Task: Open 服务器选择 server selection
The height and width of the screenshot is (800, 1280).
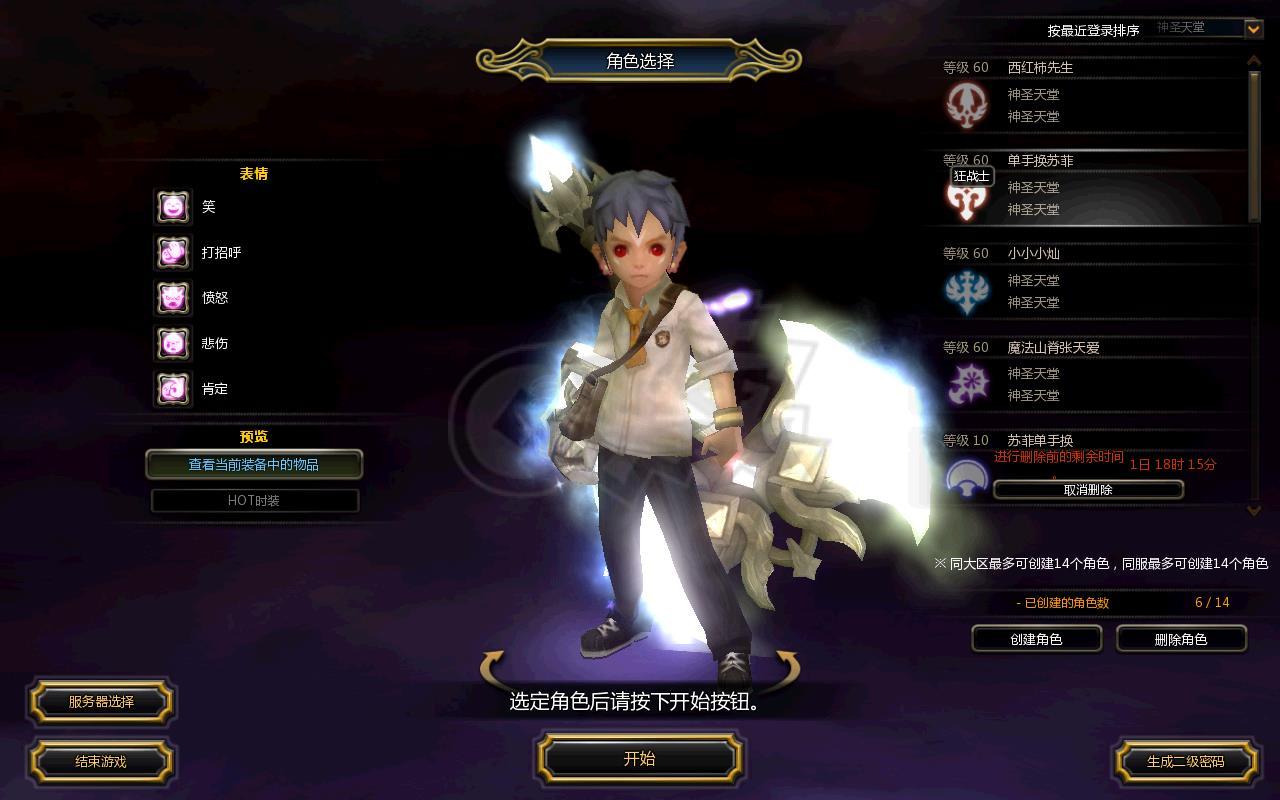Action: pos(101,702)
